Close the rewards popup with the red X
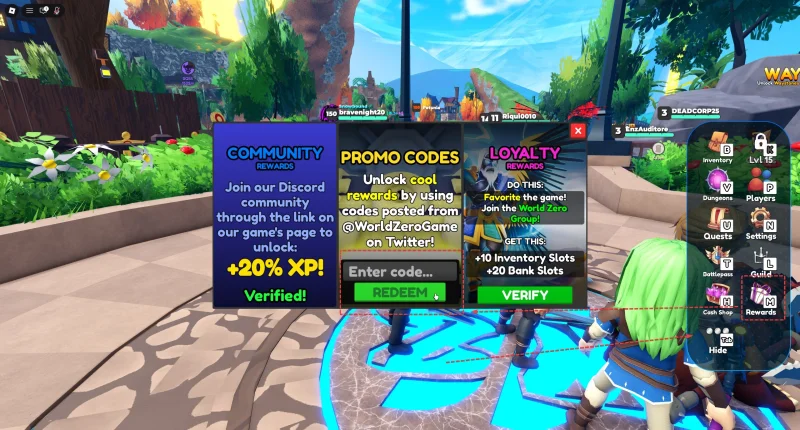This screenshot has height=430, width=800. (x=577, y=130)
